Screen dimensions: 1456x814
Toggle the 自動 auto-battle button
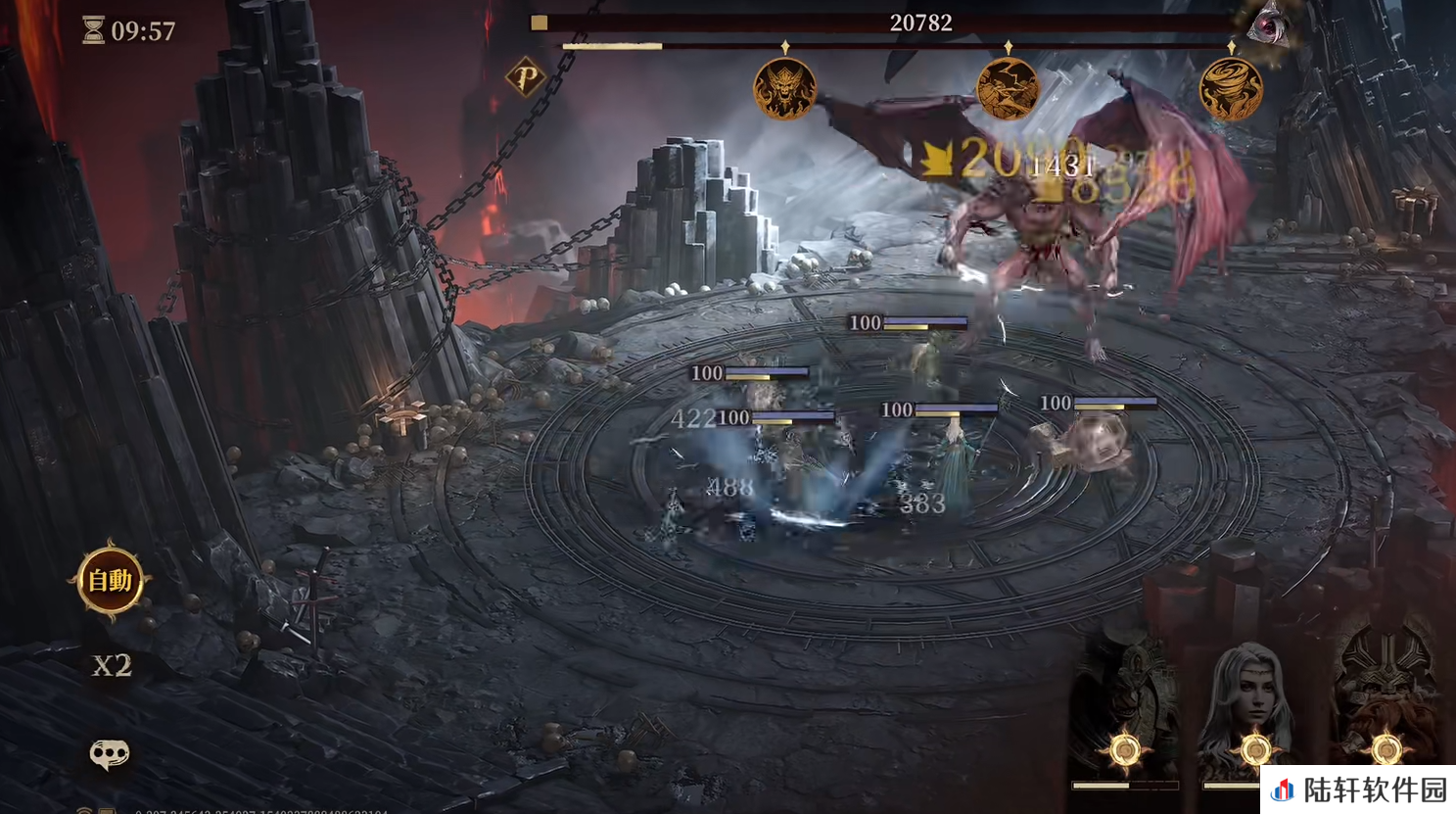(110, 581)
